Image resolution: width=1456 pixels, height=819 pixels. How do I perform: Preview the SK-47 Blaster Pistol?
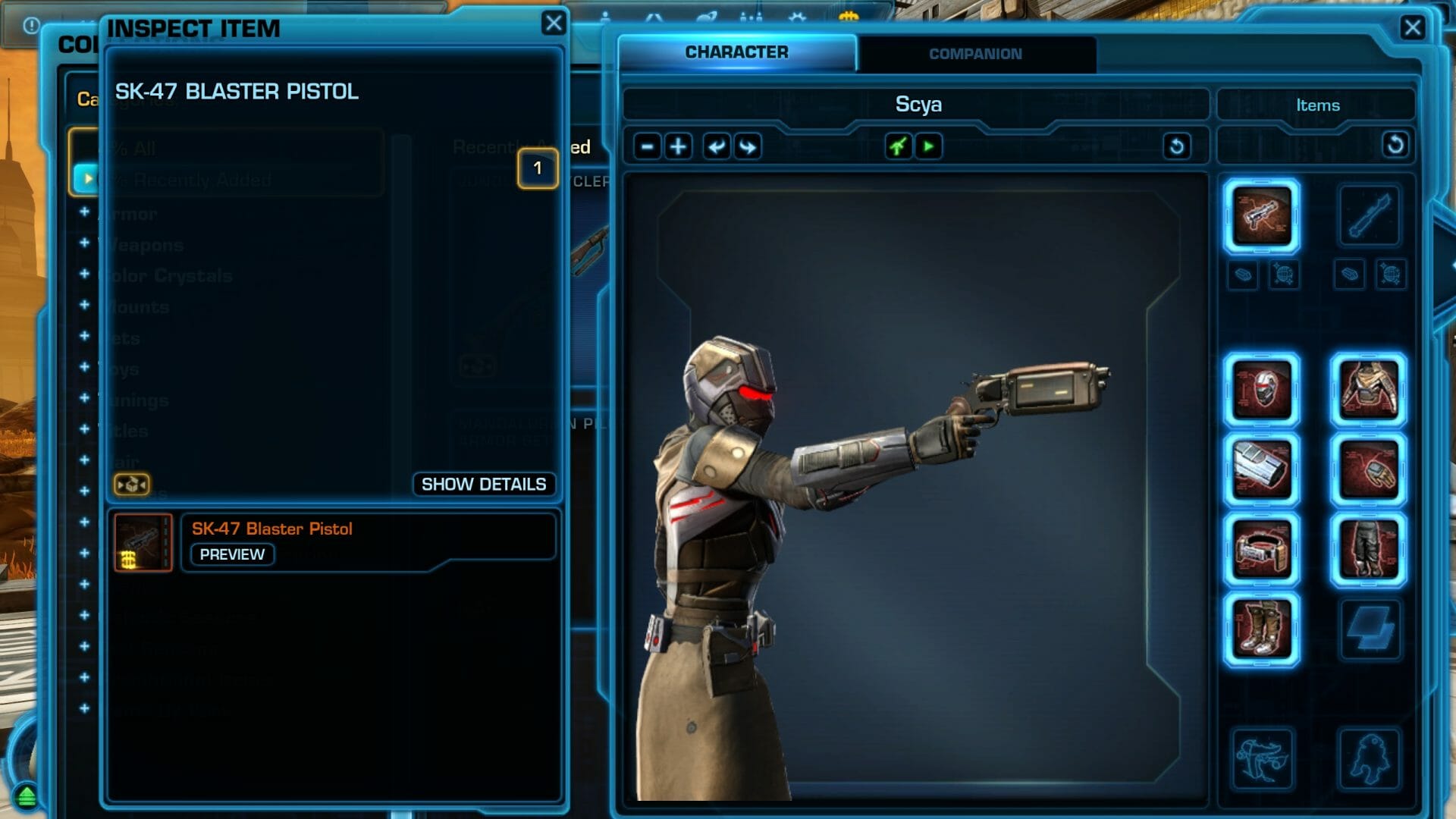[232, 554]
